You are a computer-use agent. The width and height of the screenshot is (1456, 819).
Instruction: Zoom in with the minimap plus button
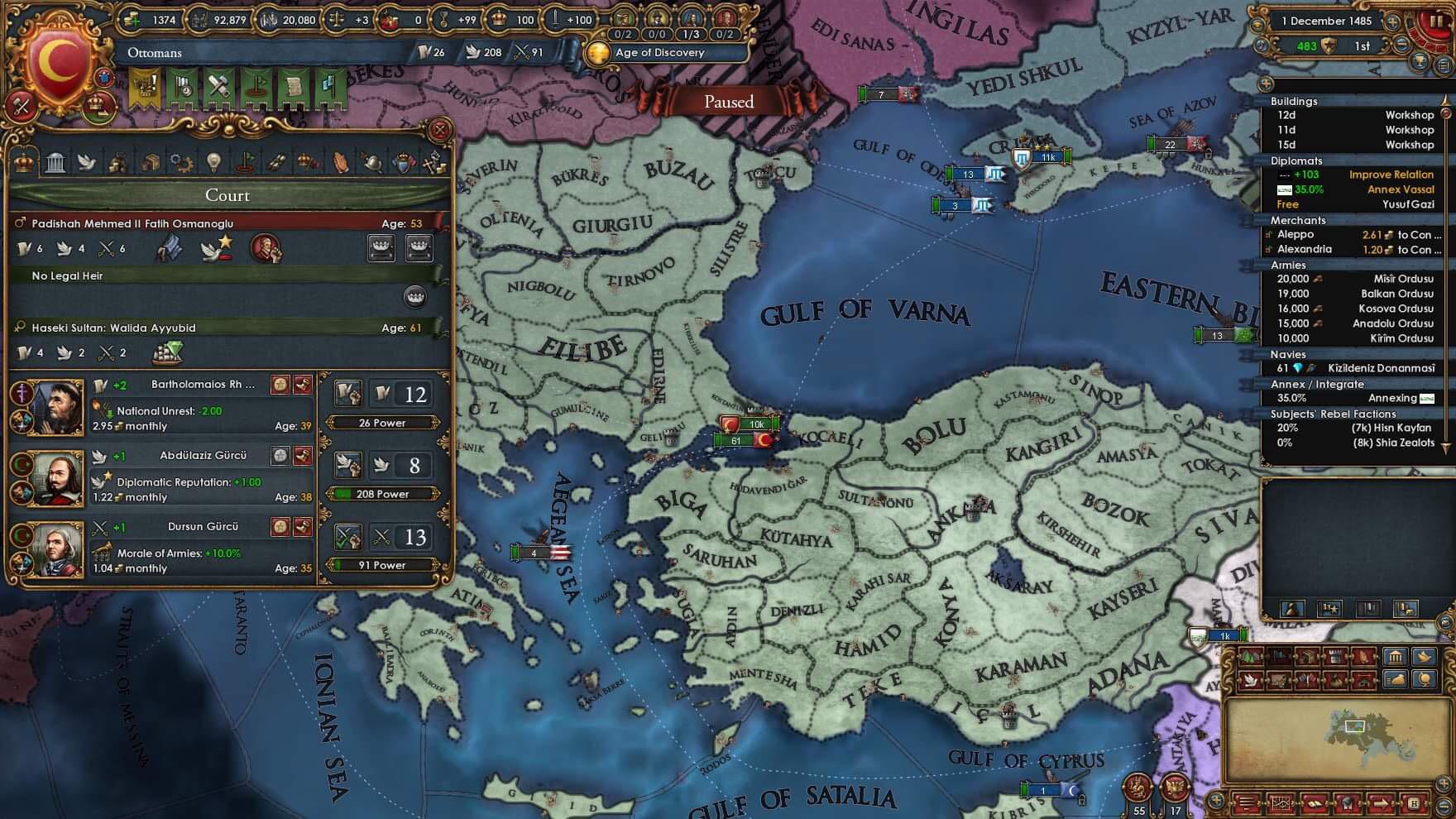[1443, 783]
